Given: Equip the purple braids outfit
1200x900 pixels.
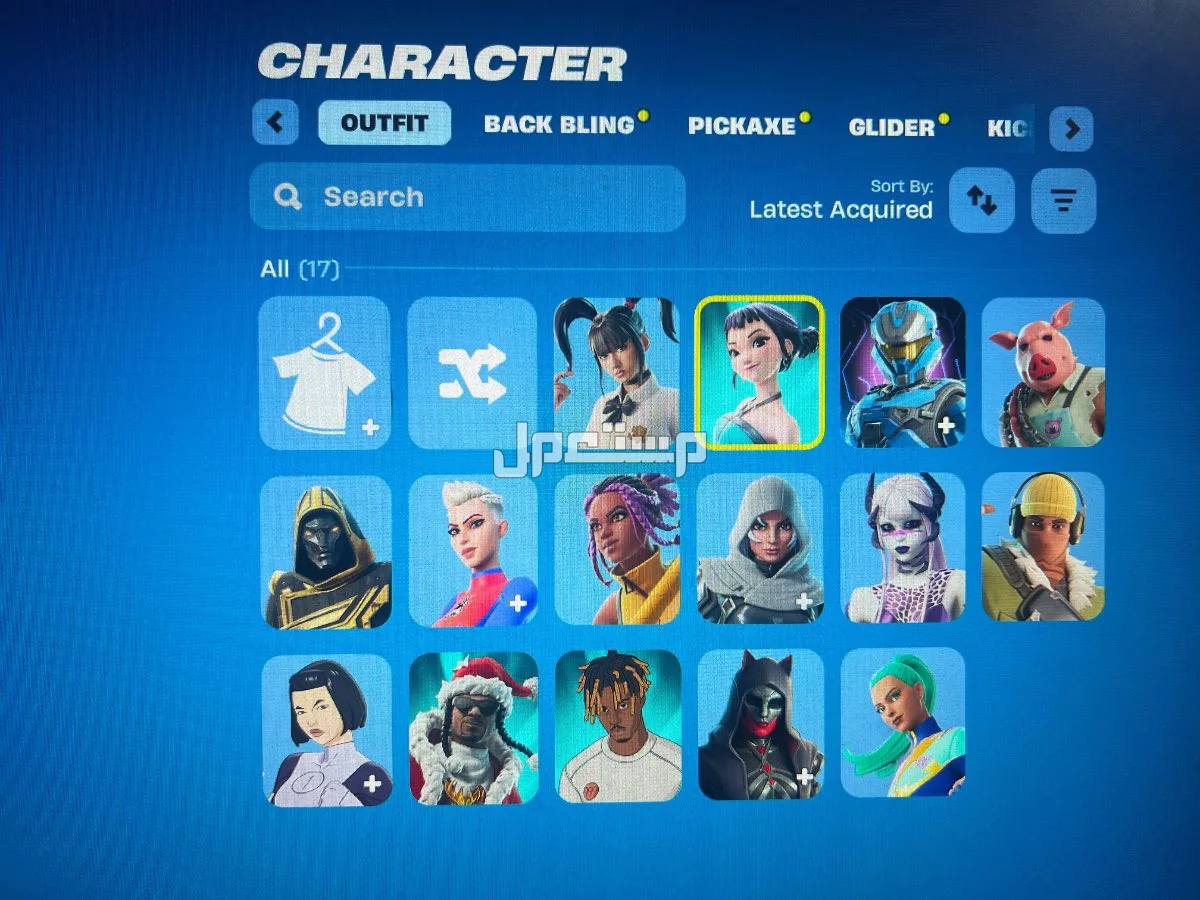Looking at the screenshot, I should coord(616,549).
